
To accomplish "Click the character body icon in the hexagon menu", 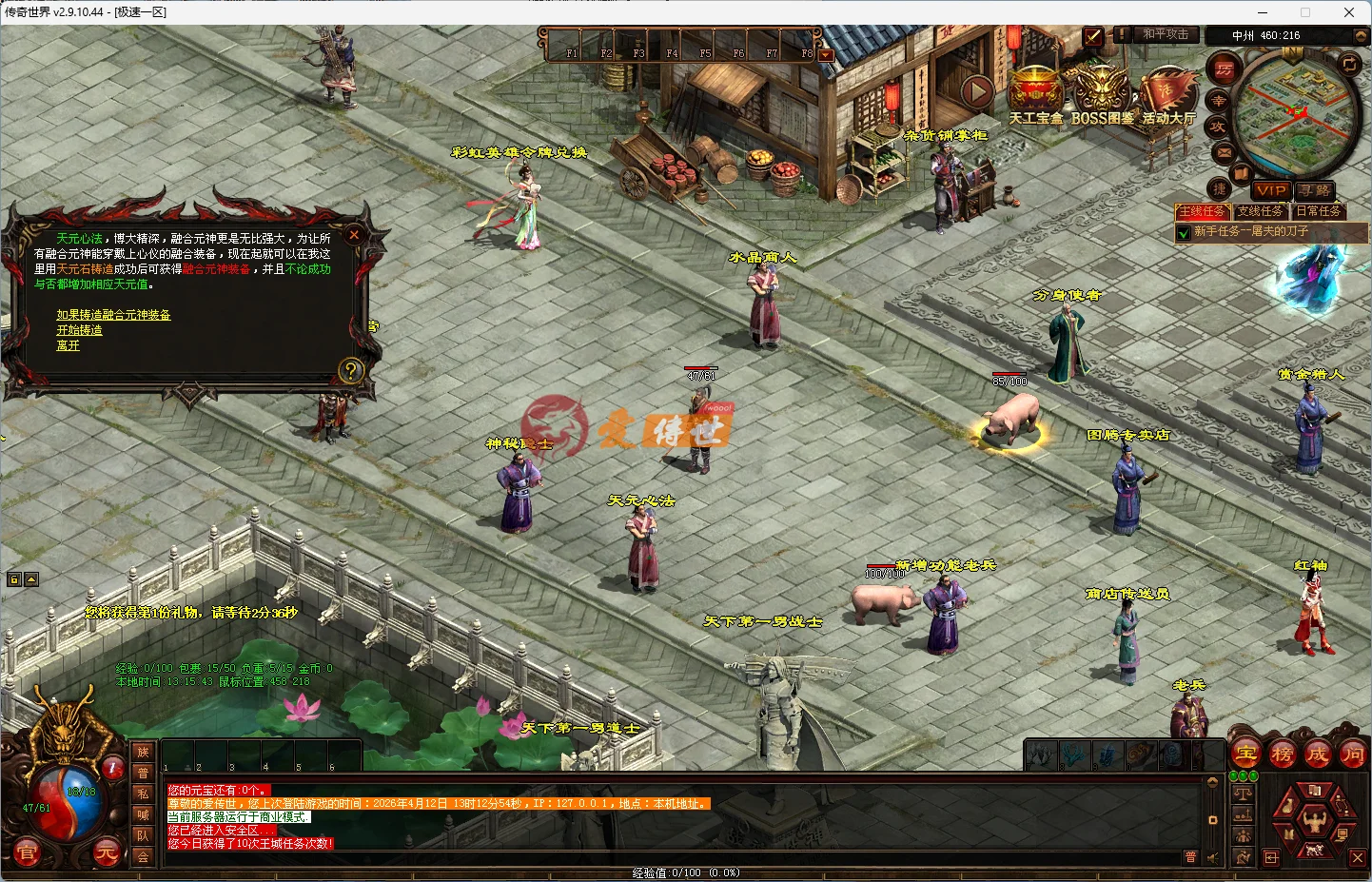I will tap(1314, 822).
